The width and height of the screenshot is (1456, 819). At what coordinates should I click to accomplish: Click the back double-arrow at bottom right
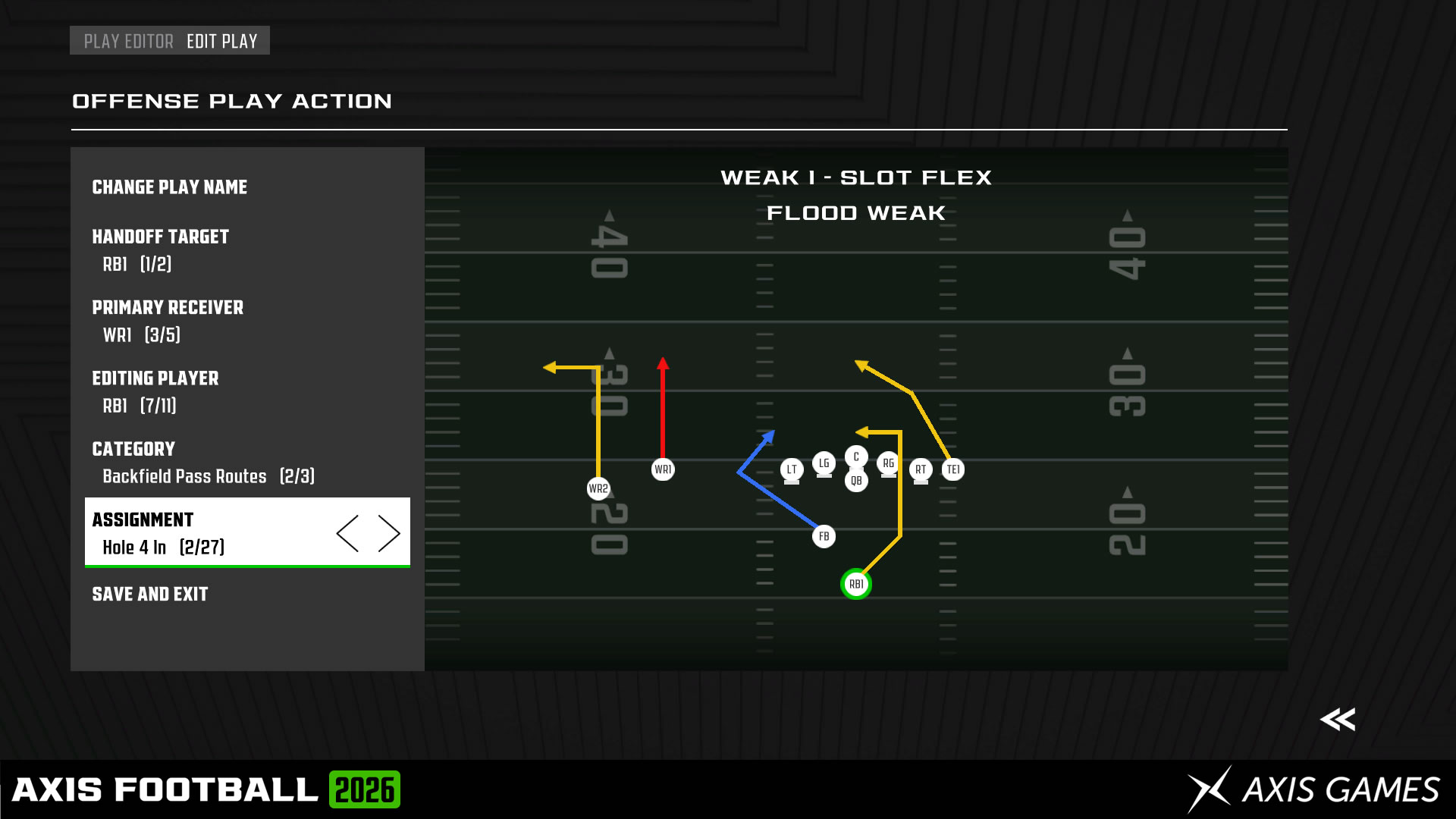(x=1339, y=719)
